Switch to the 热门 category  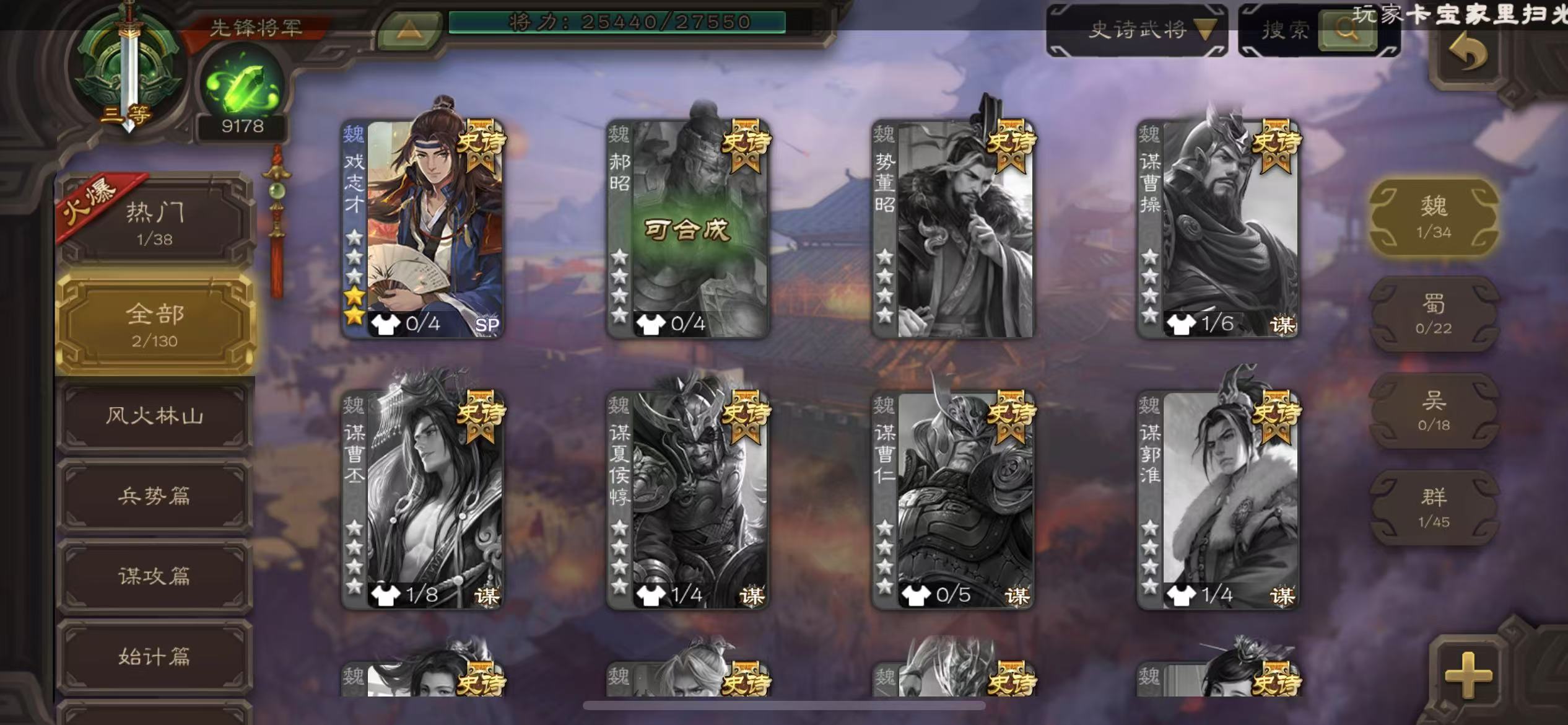(155, 222)
